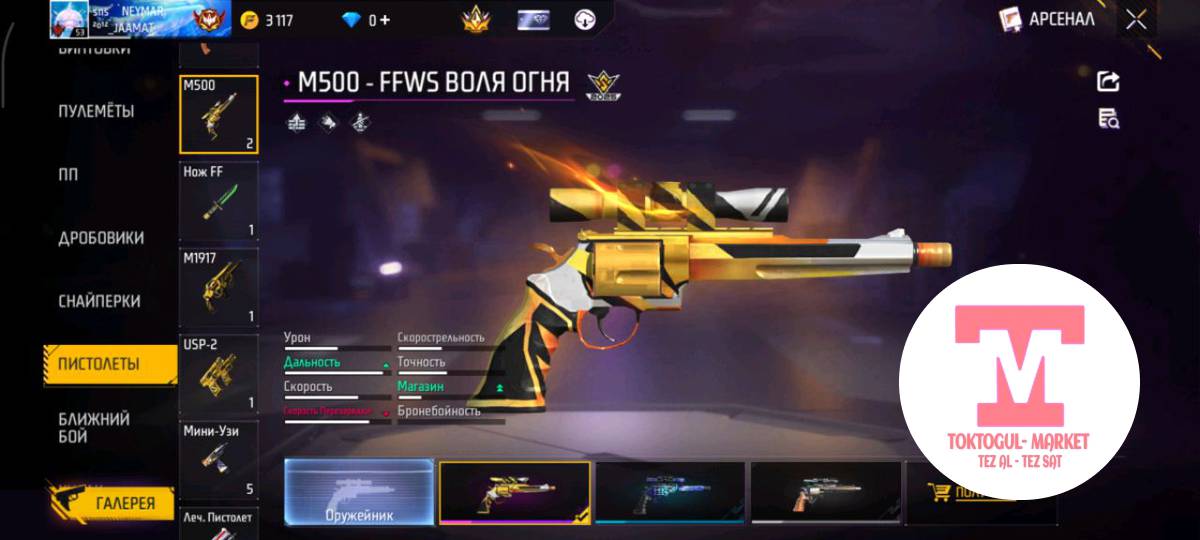Pick the Нож FF weapon slot
The width and height of the screenshot is (1200, 540).
pyautogui.click(x=219, y=201)
